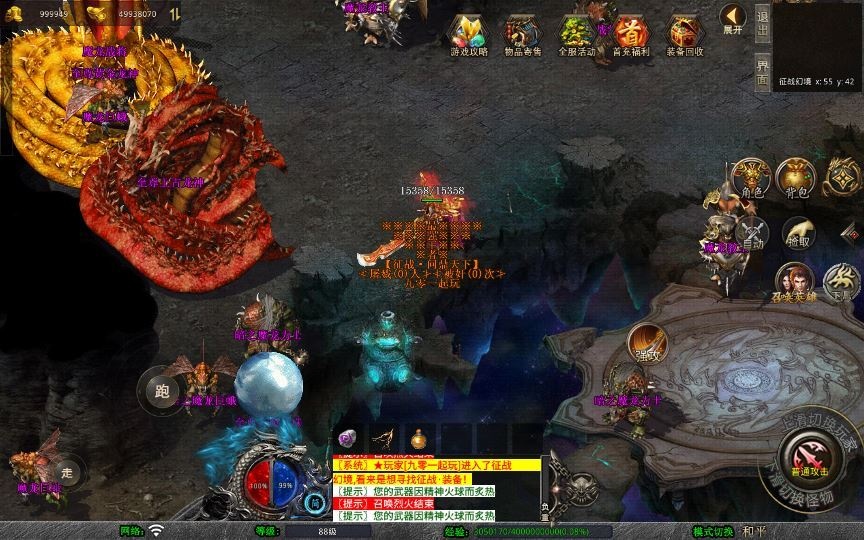Image resolution: width=864 pixels, height=540 pixels.
Task: Activate 召唤英雄 hero summon
Action: (795, 283)
